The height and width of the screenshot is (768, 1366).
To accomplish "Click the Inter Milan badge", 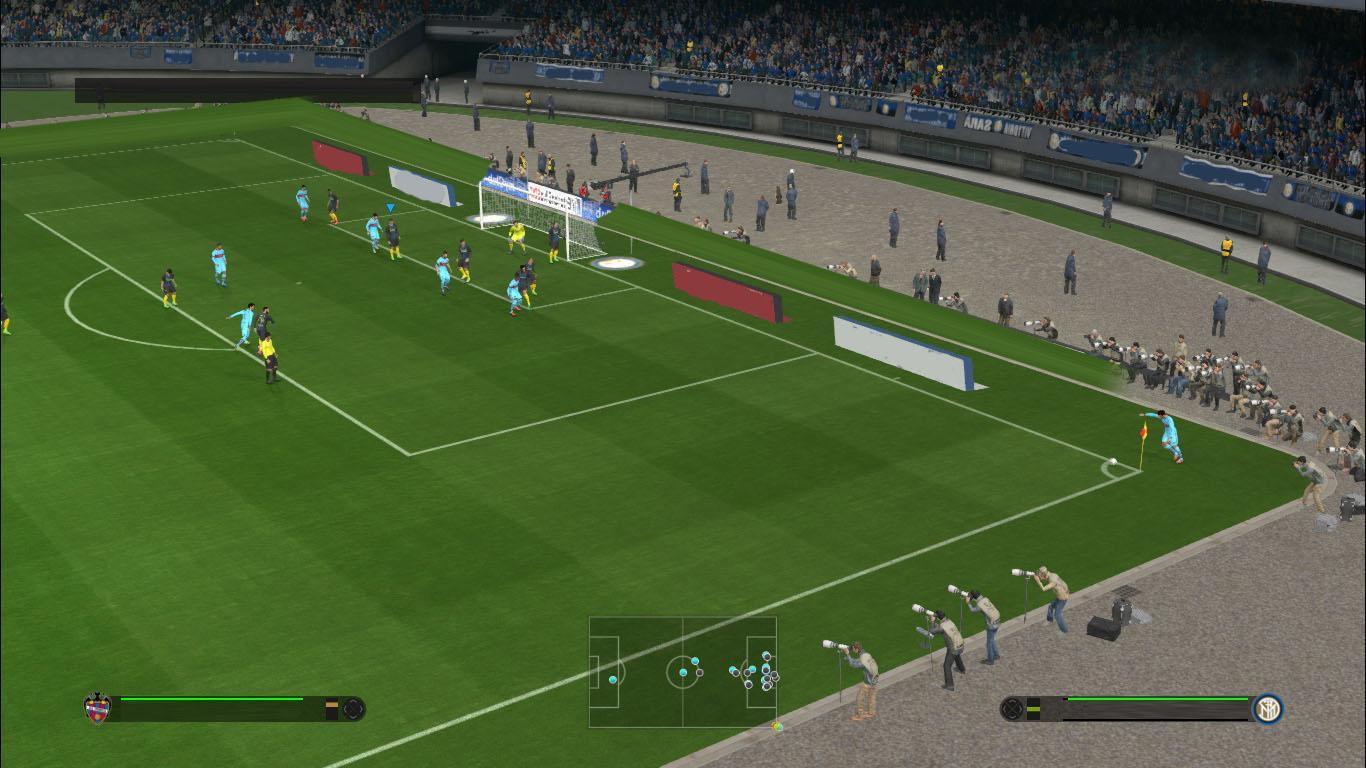I will (1269, 709).
